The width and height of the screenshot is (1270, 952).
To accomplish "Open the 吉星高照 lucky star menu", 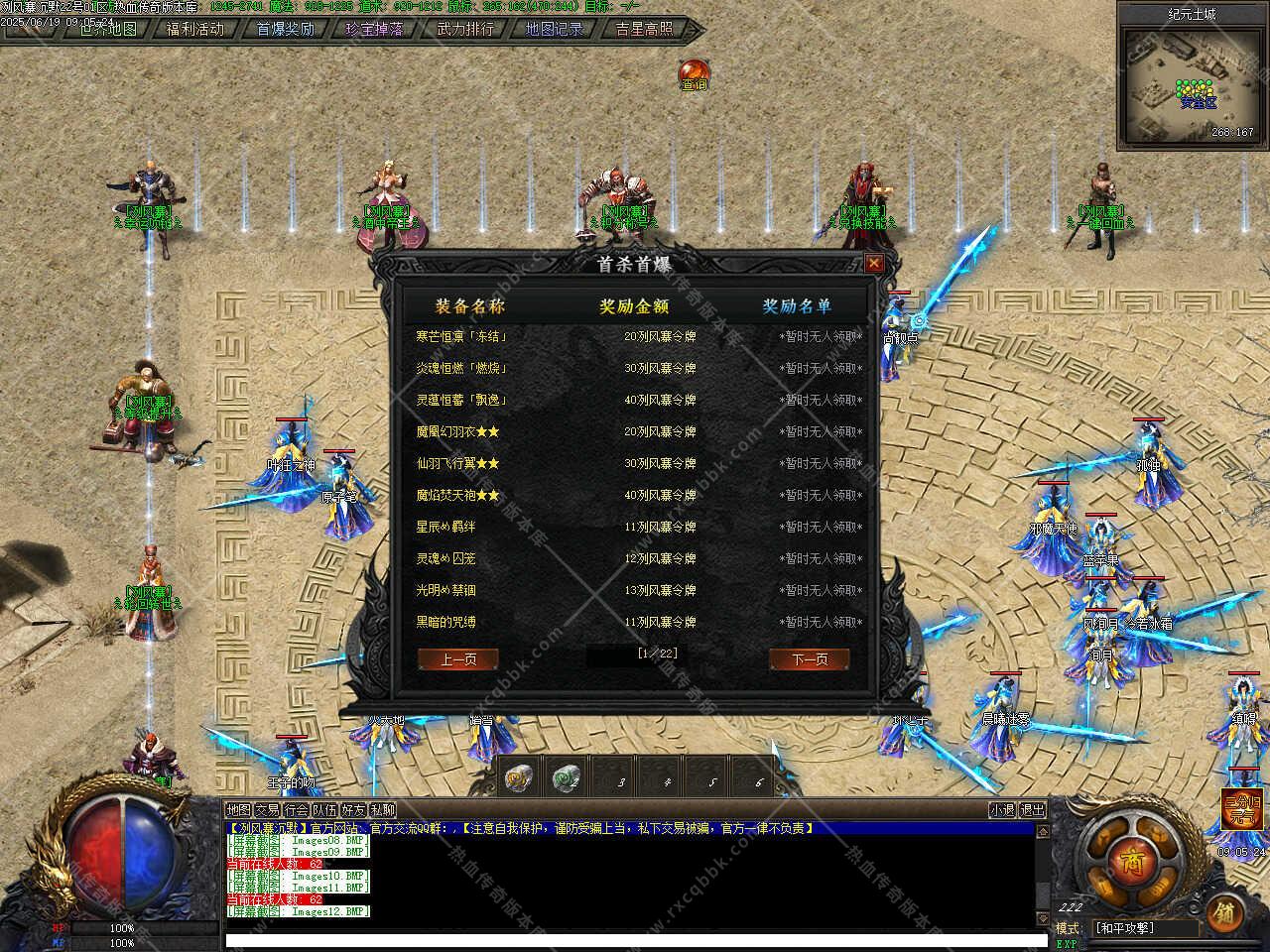I will pos(644,29).
